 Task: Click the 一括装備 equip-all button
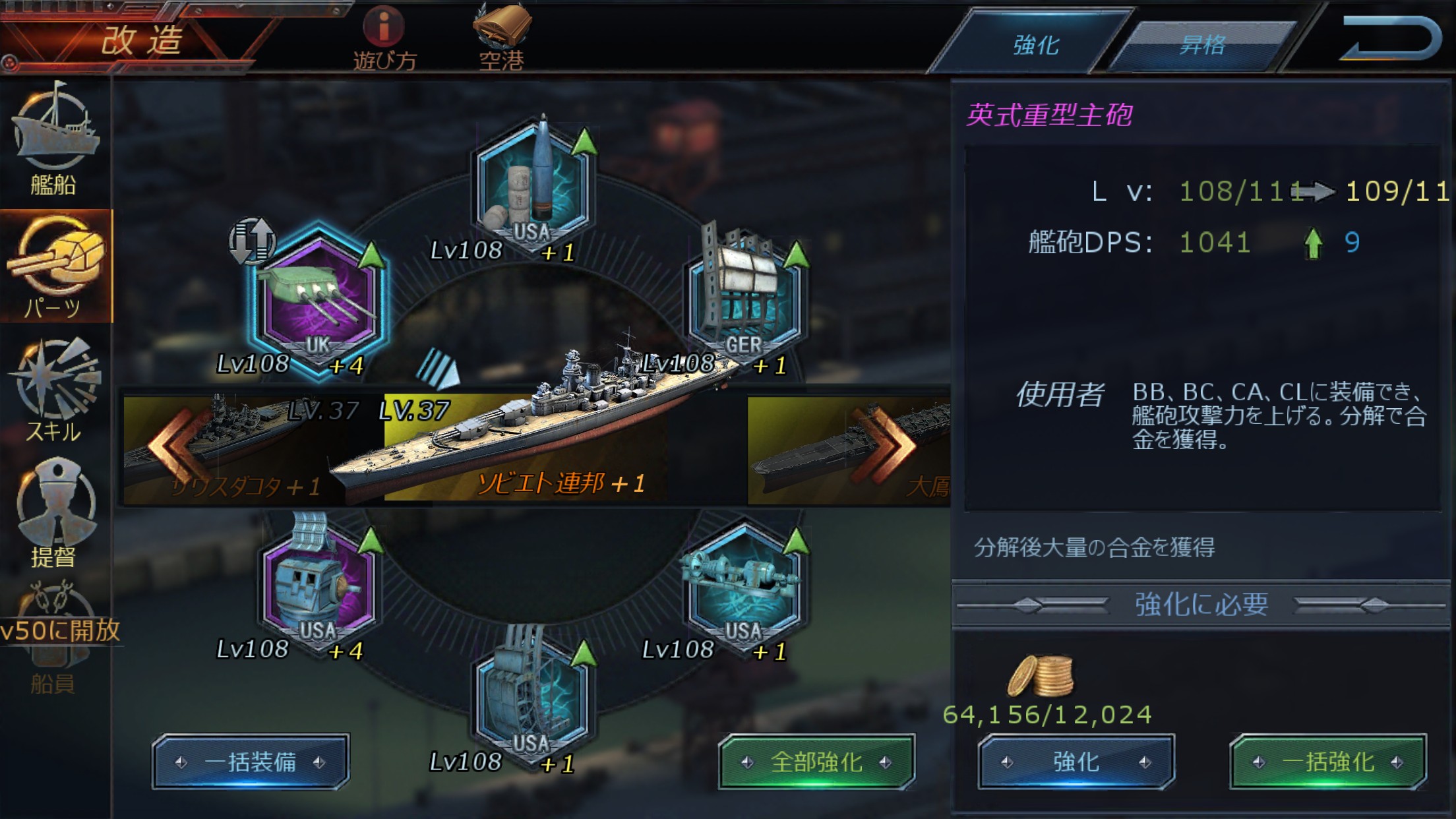[250, 762]
